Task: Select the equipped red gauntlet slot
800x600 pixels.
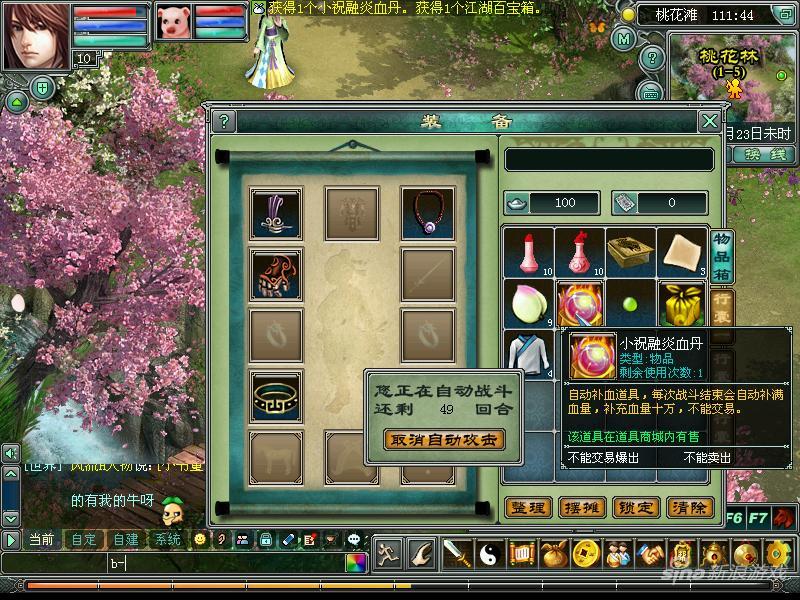Action: click(275, 275)
